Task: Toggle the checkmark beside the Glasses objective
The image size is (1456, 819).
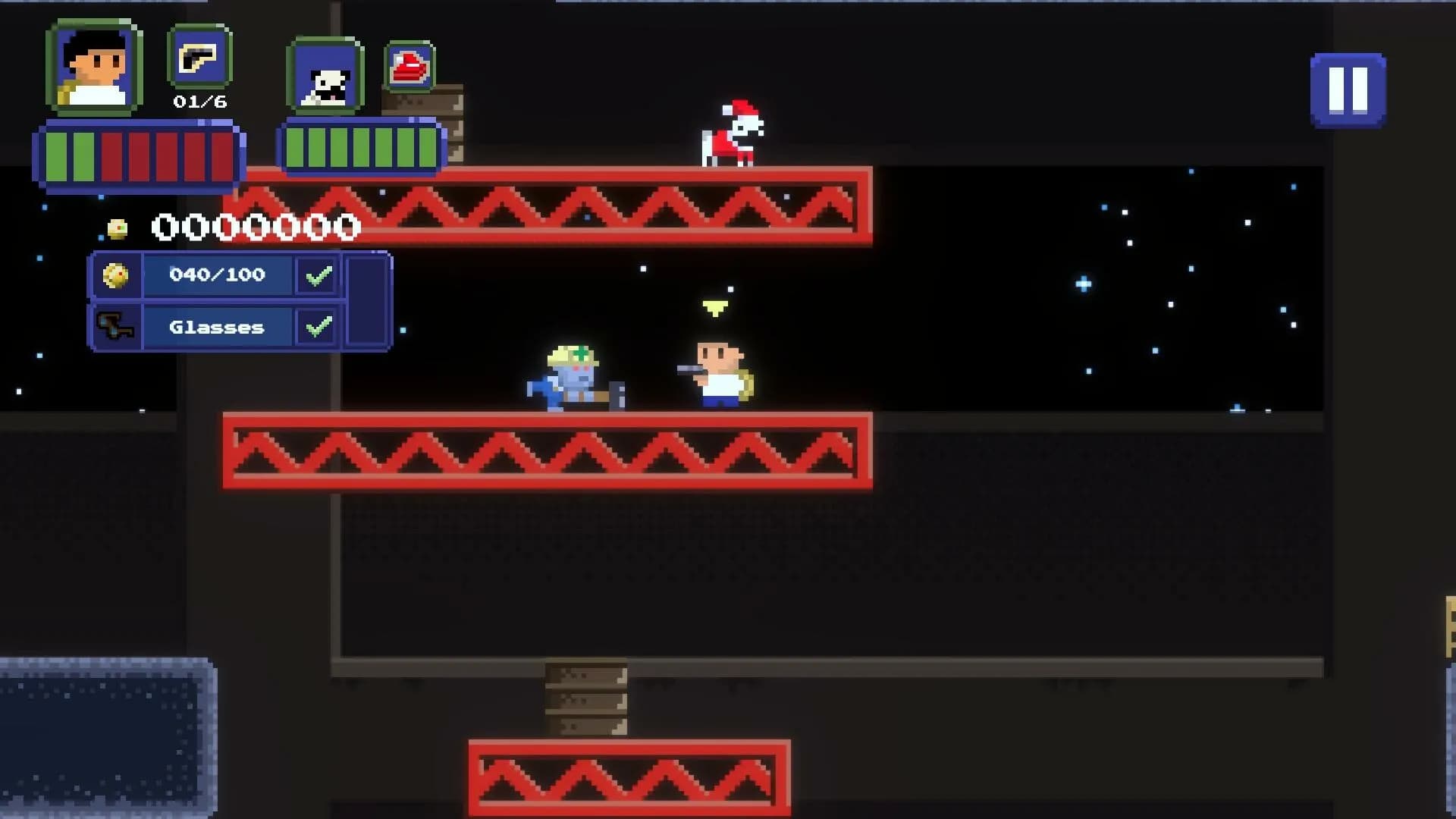Action: tap(318, 327)
